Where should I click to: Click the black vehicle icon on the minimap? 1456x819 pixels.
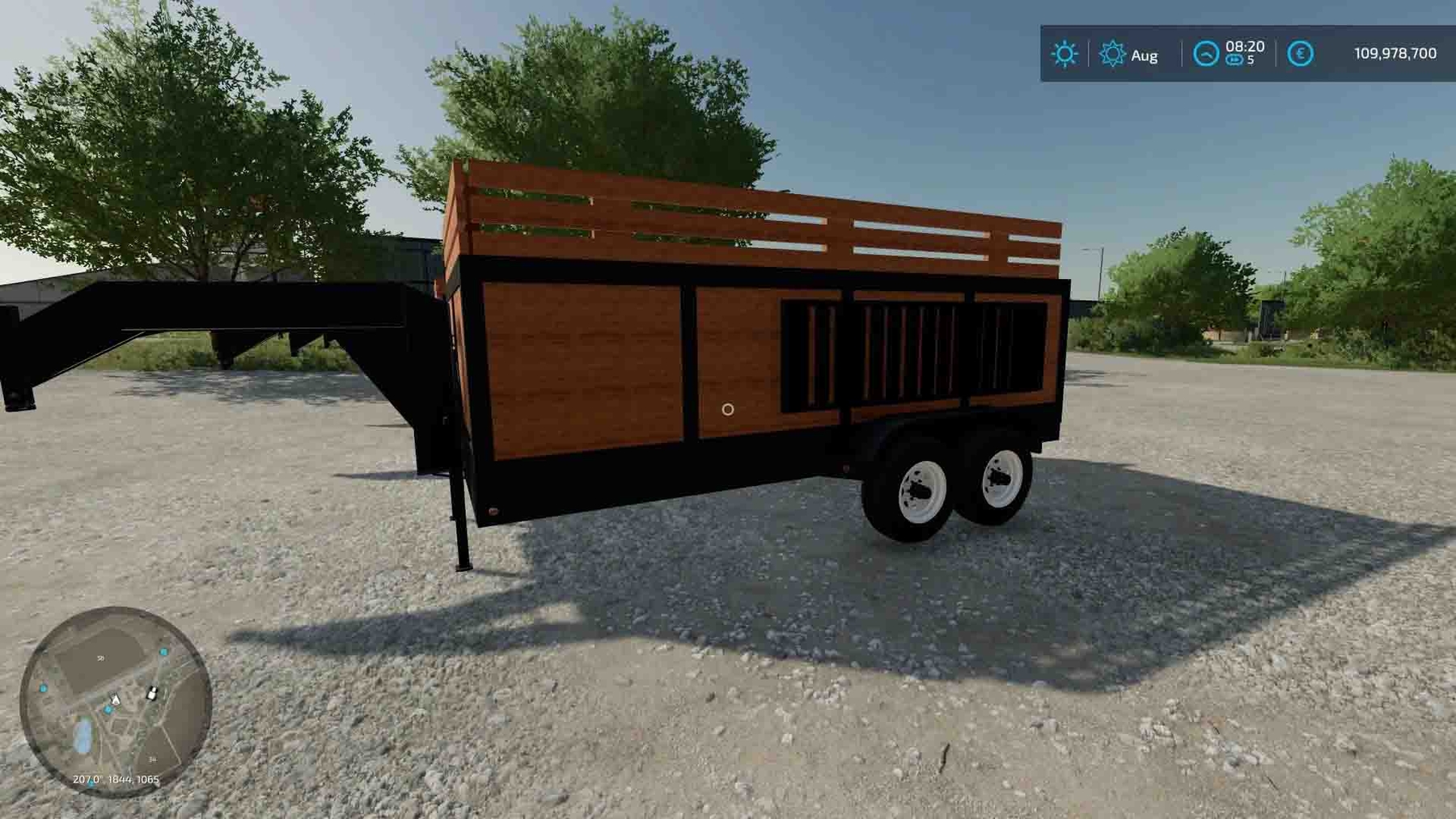click(153, 694)
